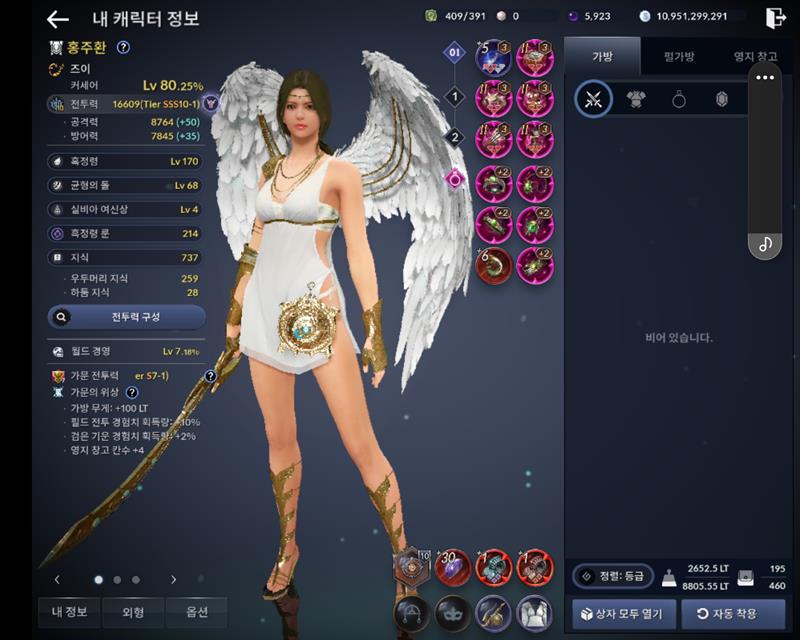Switch to the 외형 tab

(x=132, y=612)
